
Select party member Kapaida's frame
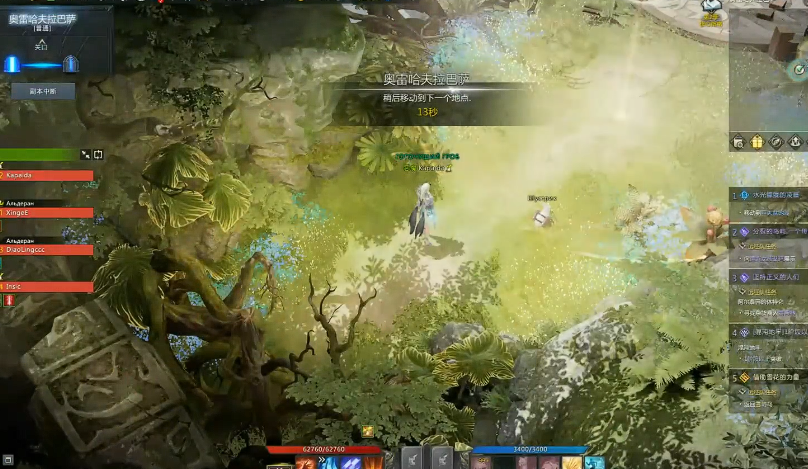click(x=47, y=175)
